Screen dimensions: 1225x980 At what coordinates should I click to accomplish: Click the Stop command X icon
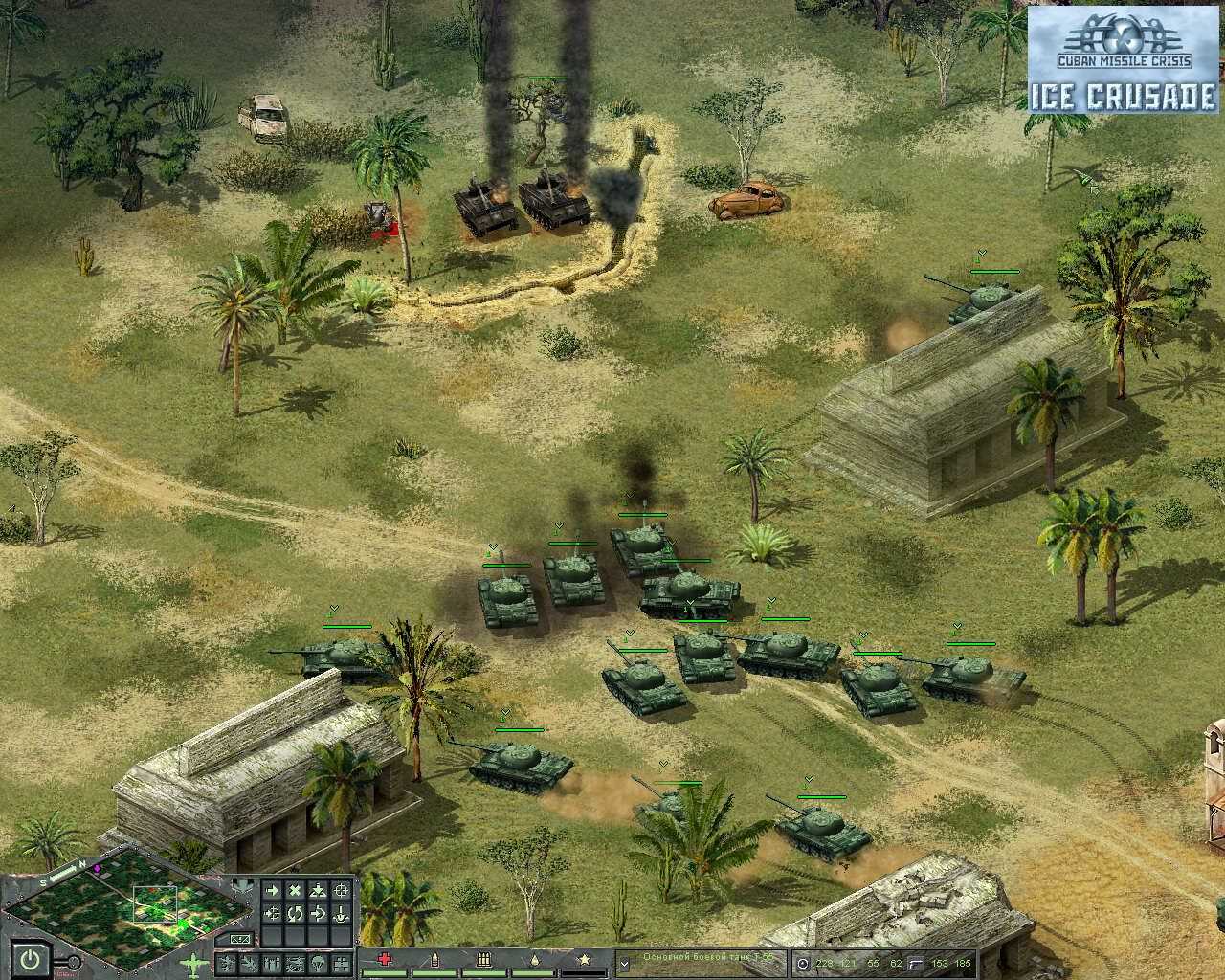[293, 890]
